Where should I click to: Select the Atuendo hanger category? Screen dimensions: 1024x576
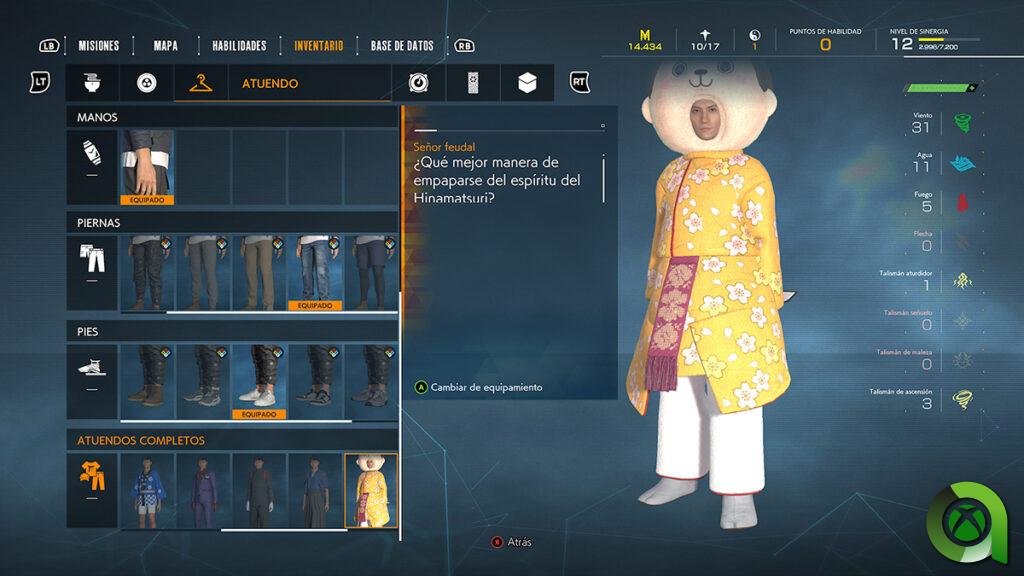(200, 83)
